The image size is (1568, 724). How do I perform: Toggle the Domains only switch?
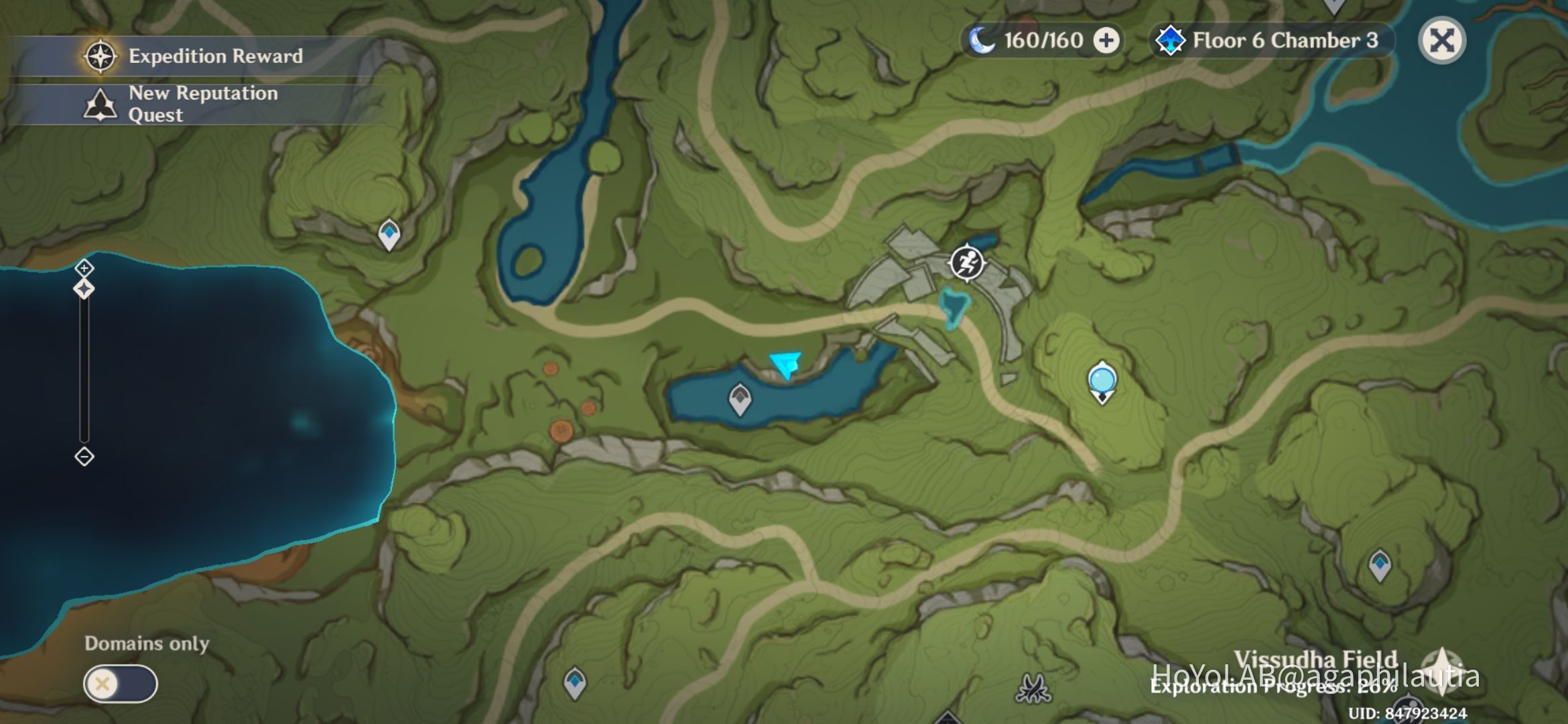[x=121, y=684]
